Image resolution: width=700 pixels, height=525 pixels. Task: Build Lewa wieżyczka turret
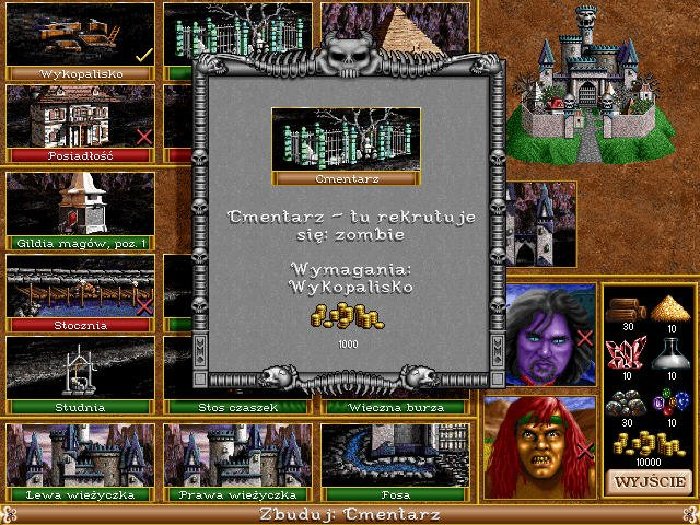(80, 458)
